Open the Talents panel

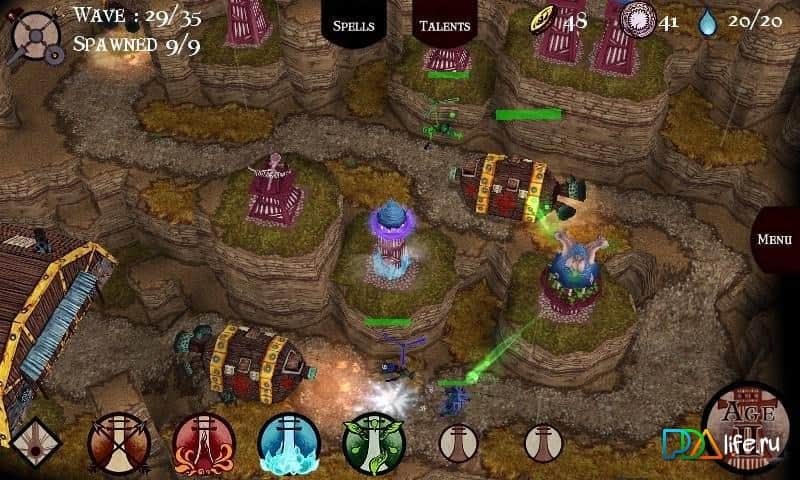coord(445,24)
